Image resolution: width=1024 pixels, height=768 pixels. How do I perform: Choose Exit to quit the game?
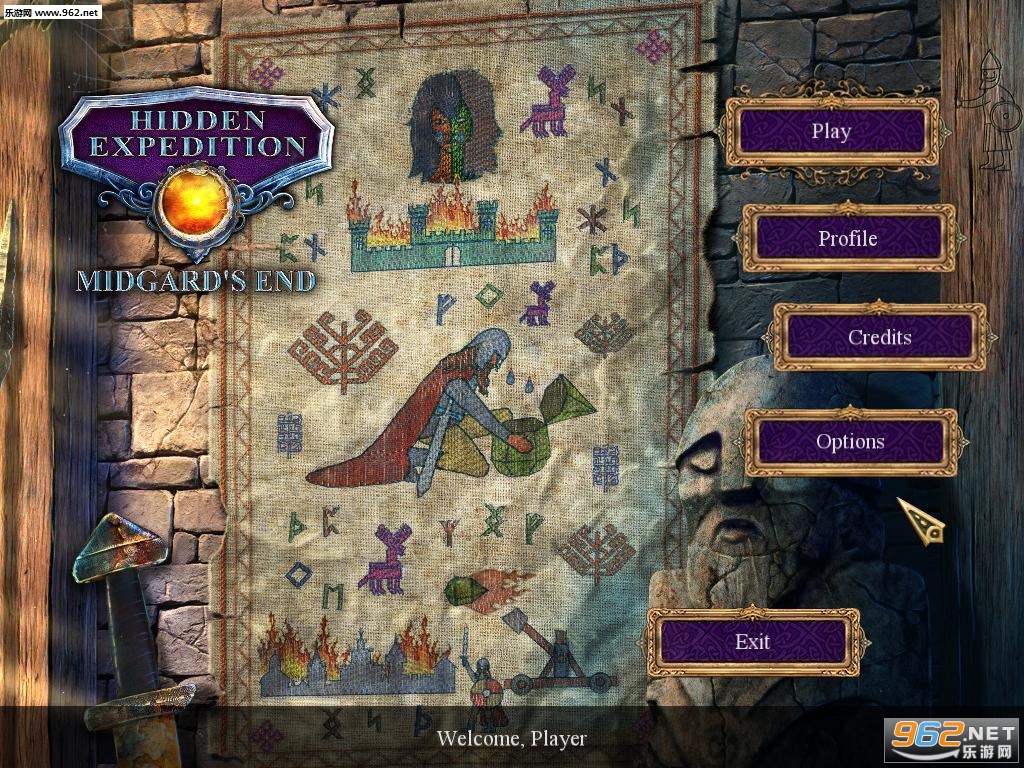click(x=753, y=641)
